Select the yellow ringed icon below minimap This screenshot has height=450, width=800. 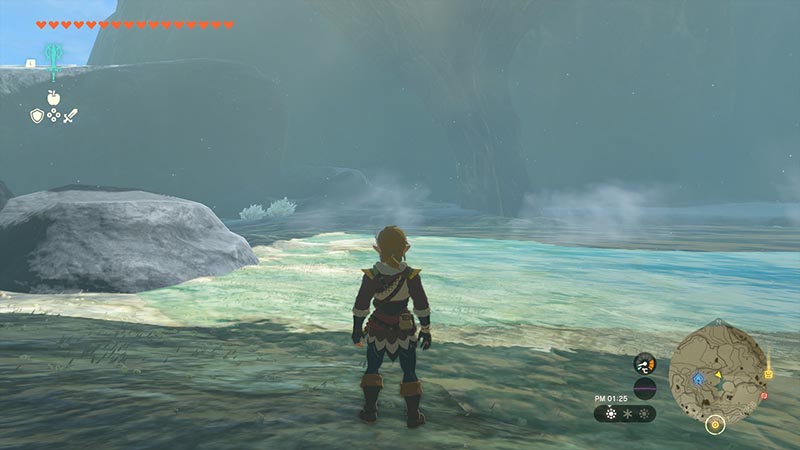[x=714, y=424]
